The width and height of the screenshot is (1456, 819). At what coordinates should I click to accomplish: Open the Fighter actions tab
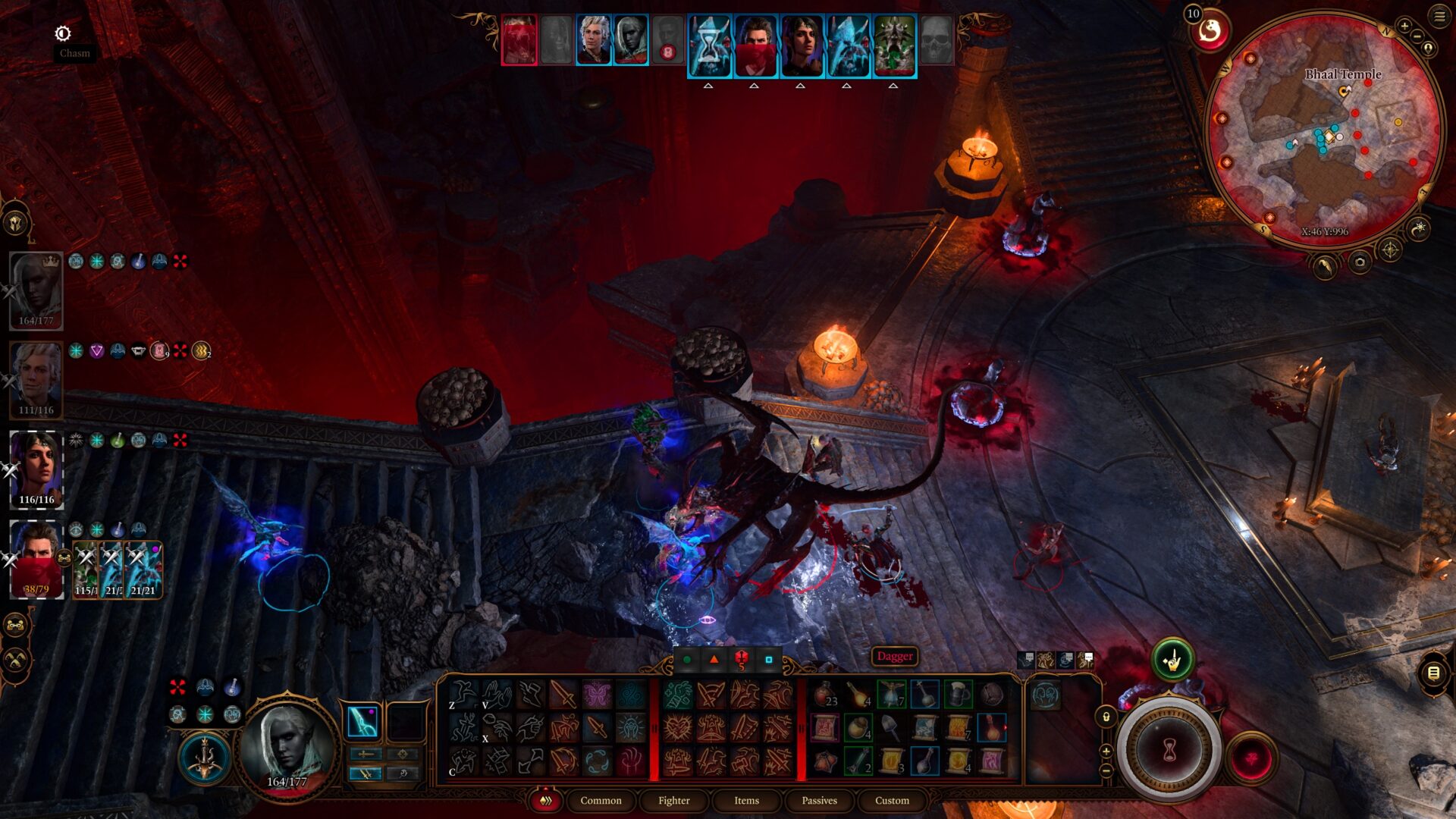(673, 801)
